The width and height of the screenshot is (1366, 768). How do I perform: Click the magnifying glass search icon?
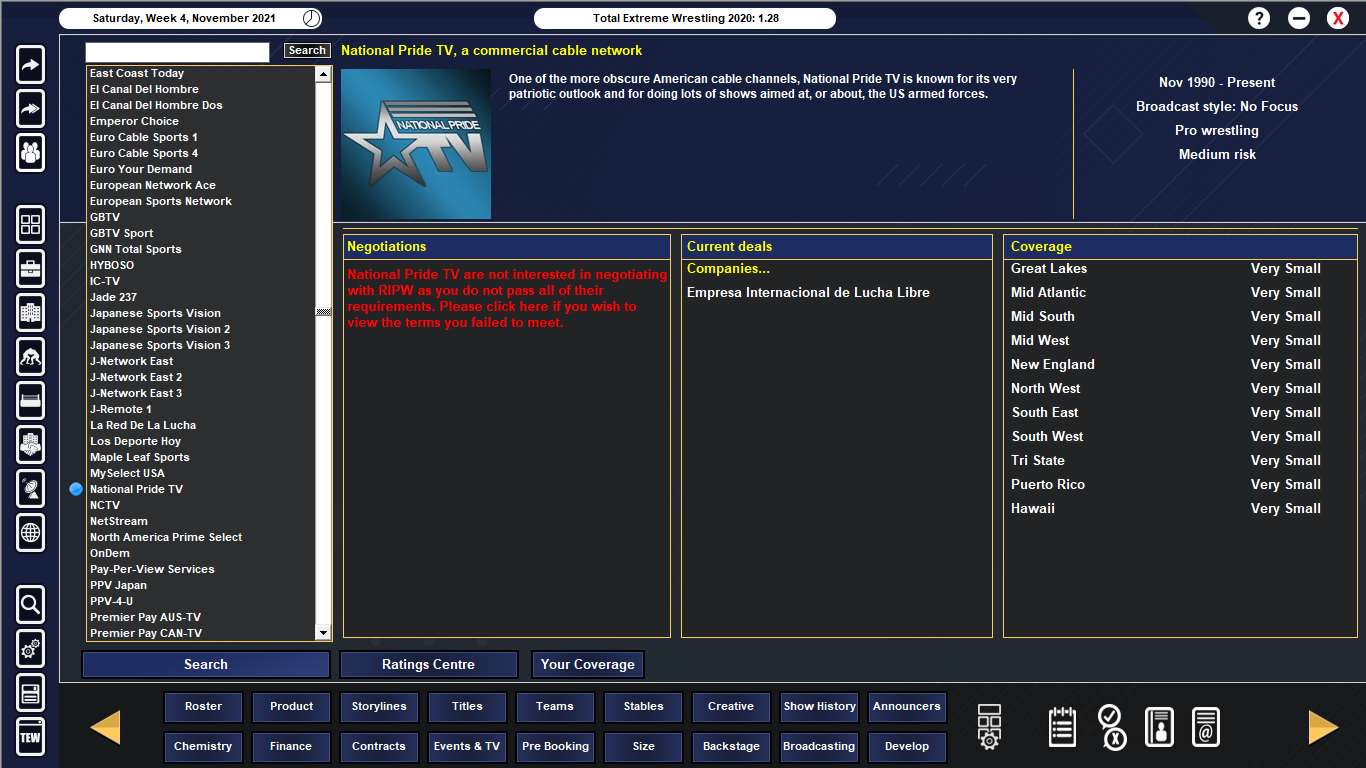[x=29, y=605]
